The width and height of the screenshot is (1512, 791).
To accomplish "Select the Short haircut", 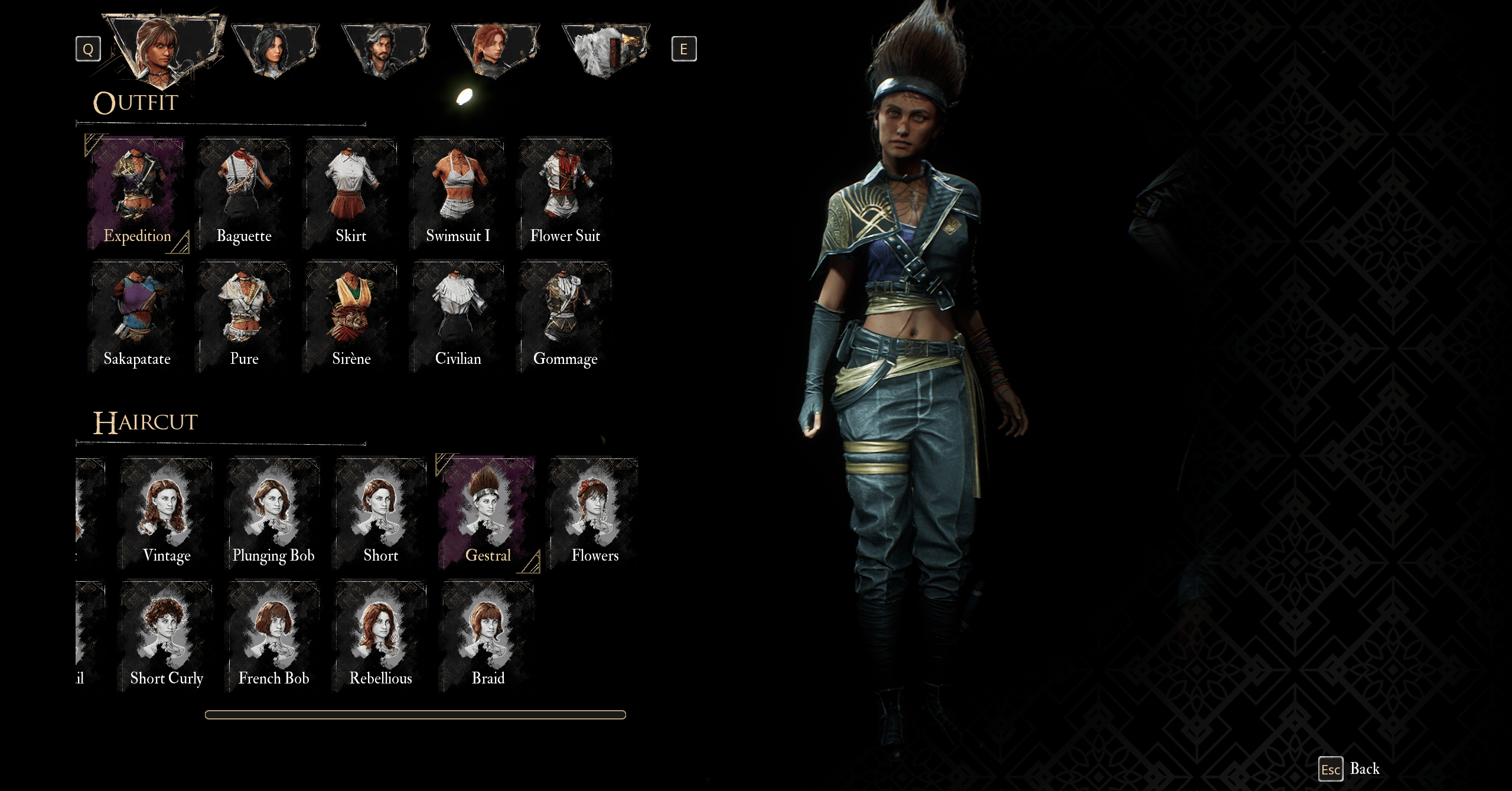I will point(380,513).
